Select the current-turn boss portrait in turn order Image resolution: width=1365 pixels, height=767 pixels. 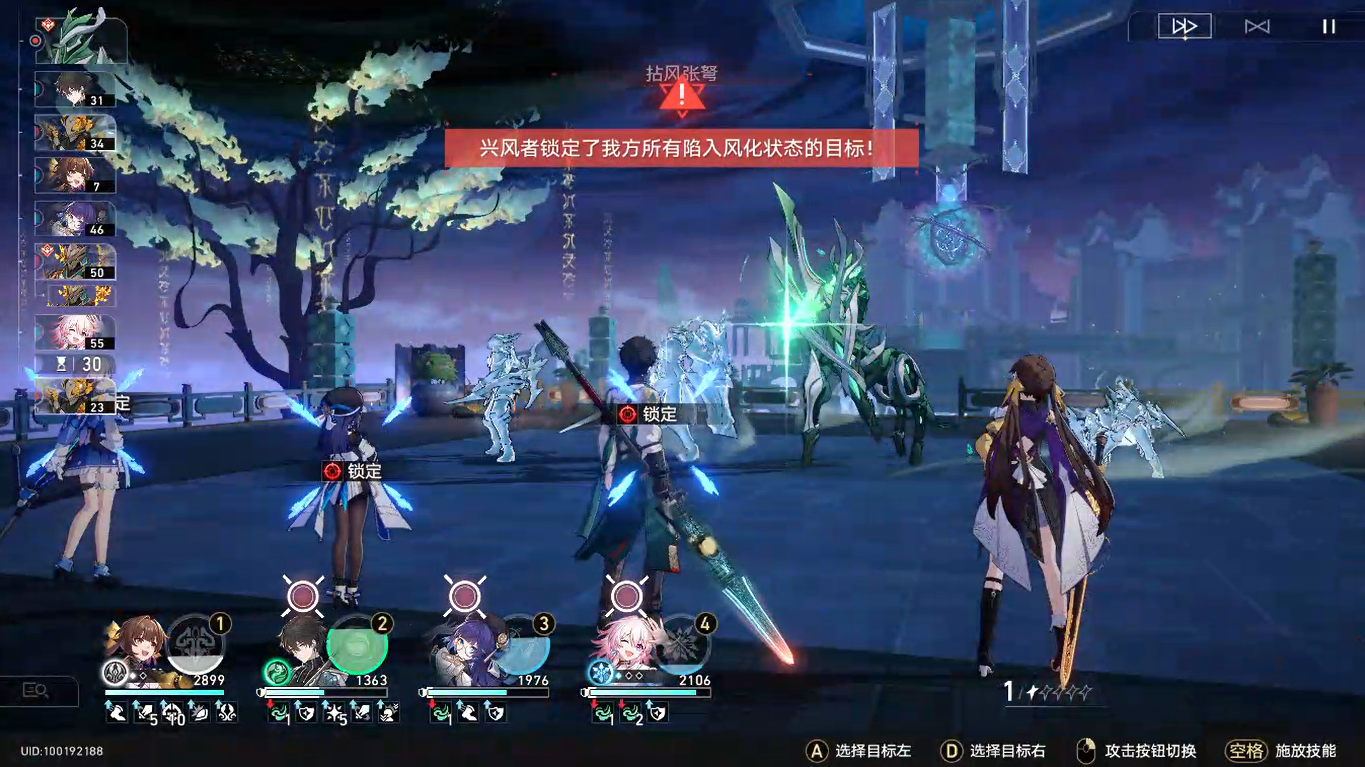[x=80, y=38]
